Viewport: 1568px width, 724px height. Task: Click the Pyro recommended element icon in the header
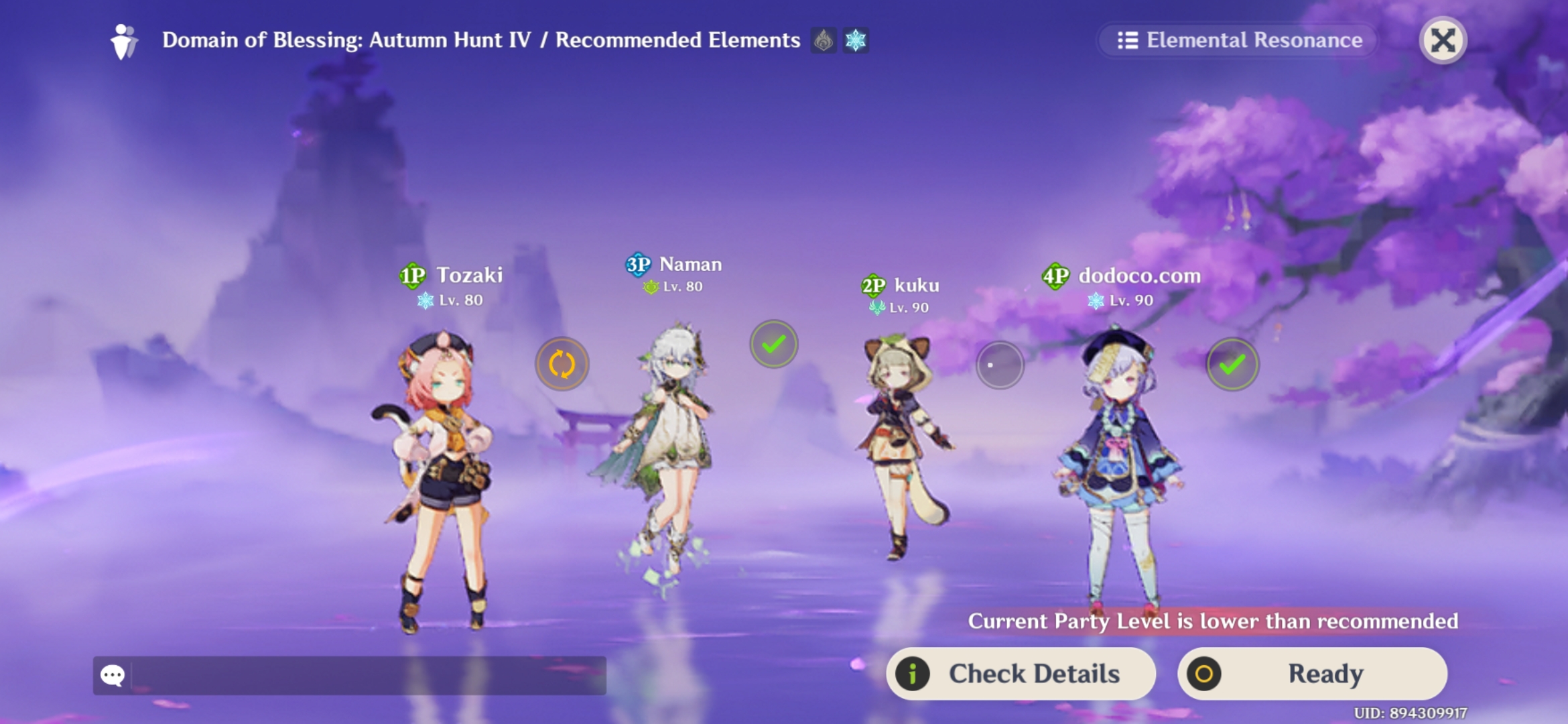[822, 40]
